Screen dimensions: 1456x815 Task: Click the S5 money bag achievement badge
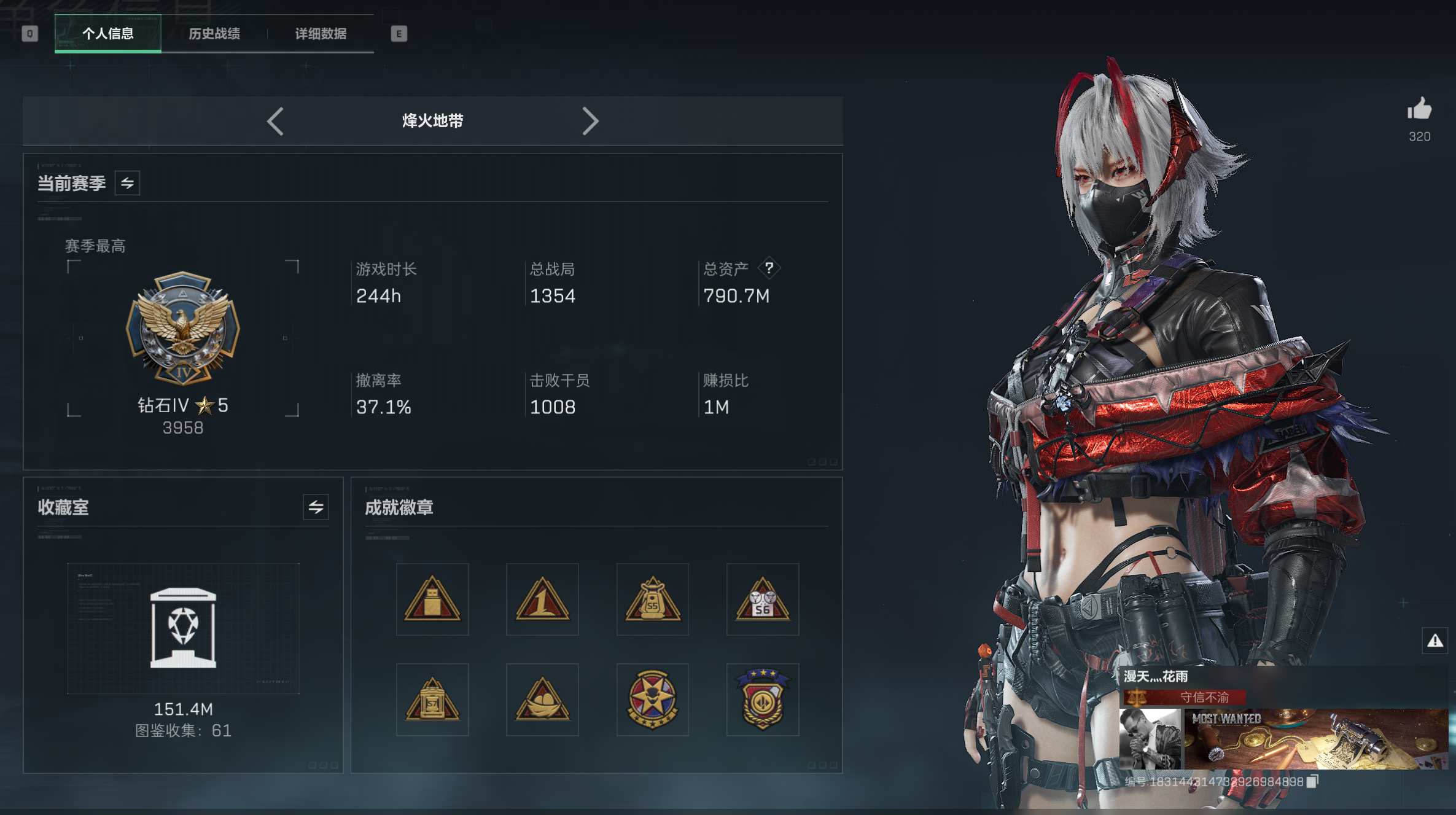653,599
